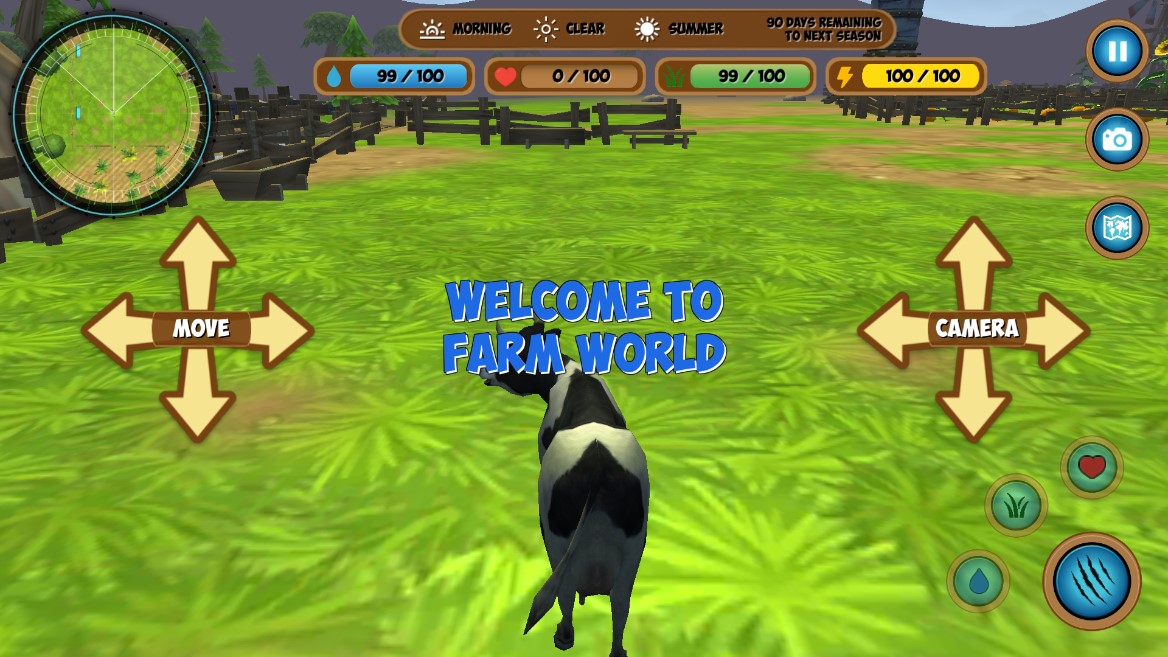This screenshot has width=1168, height=657.
Task: Rotate view with camera pad's right arrow
Action: point(1056,329)
